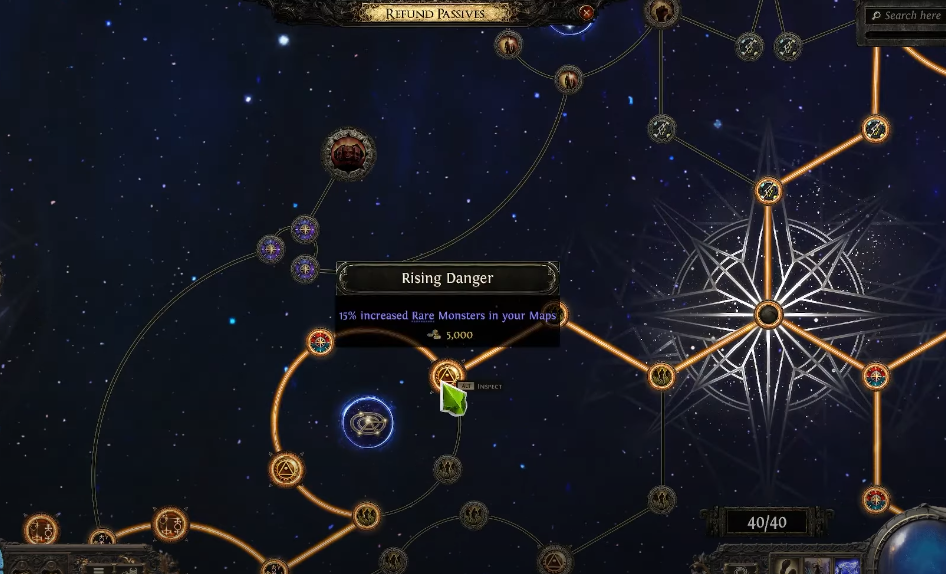Viewport: 946px width, 574px height.
Task: Close the passive tree with the red X
Action: pyautogui.click(x=587, y=13)
